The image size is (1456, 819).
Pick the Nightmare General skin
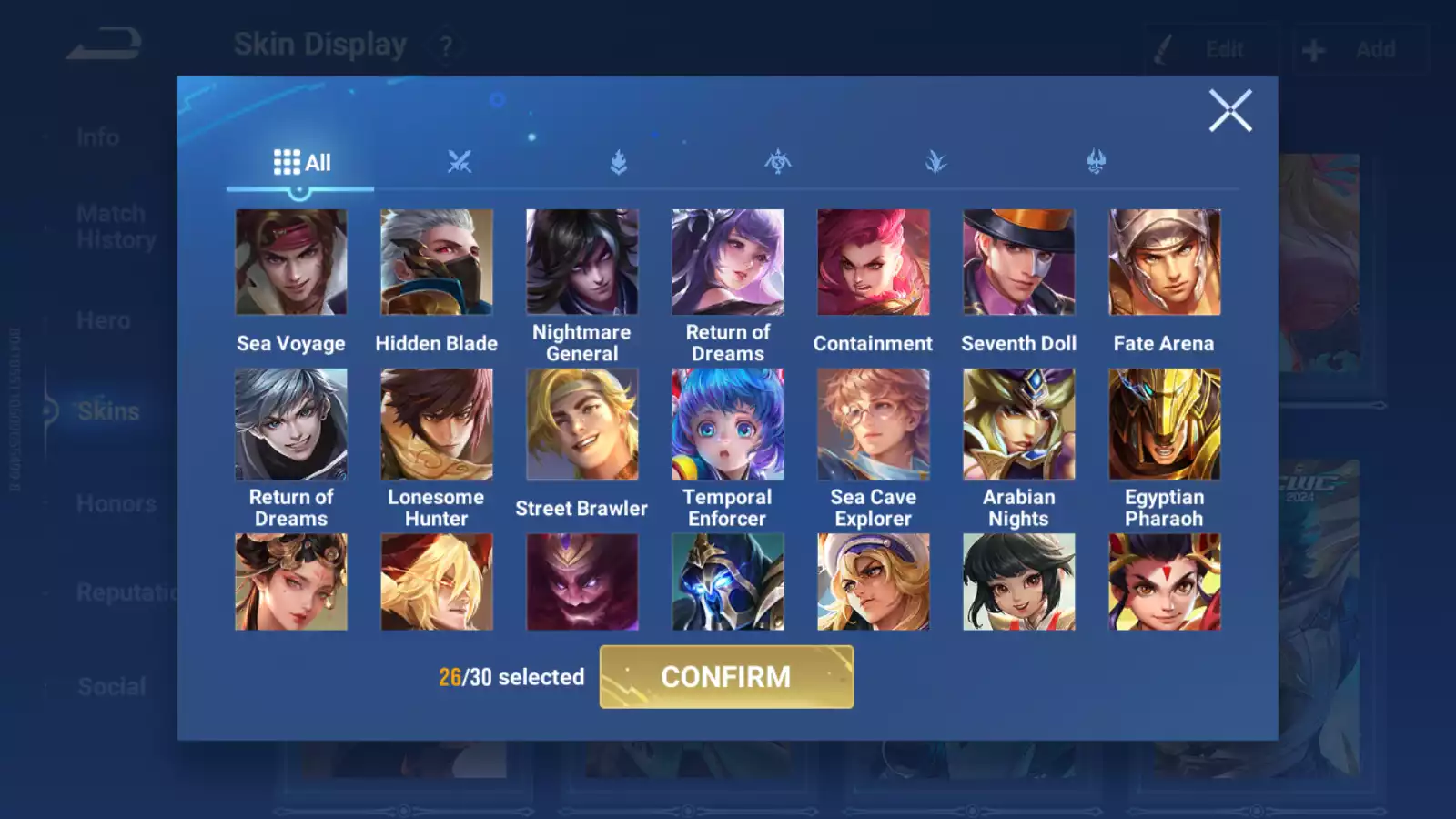[582, 262]
